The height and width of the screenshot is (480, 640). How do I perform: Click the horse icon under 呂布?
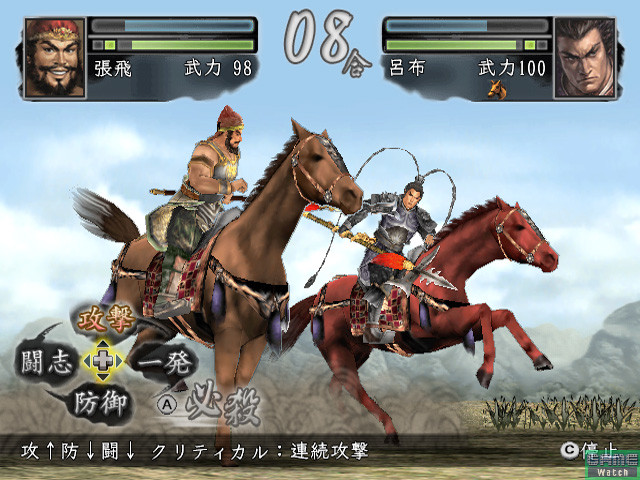(x=495, y=89)
